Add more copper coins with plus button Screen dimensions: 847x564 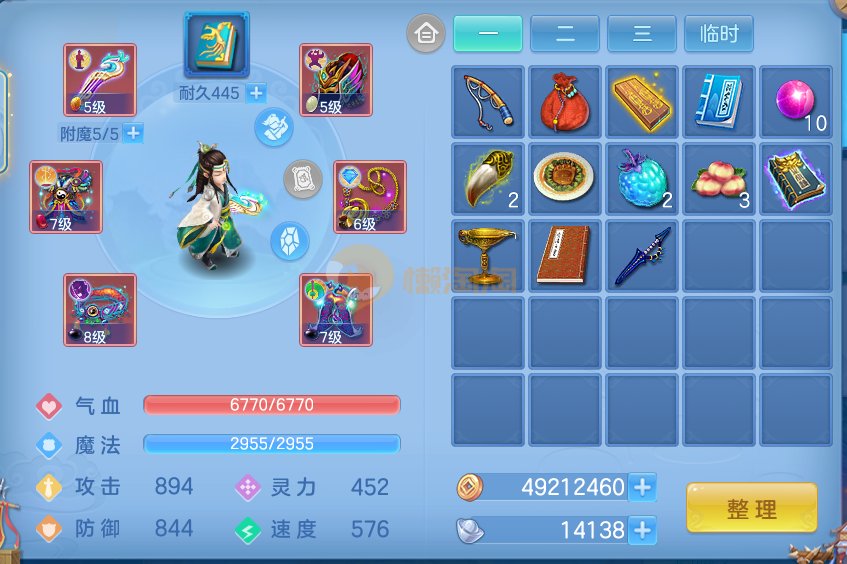click(x=643, y=487)
